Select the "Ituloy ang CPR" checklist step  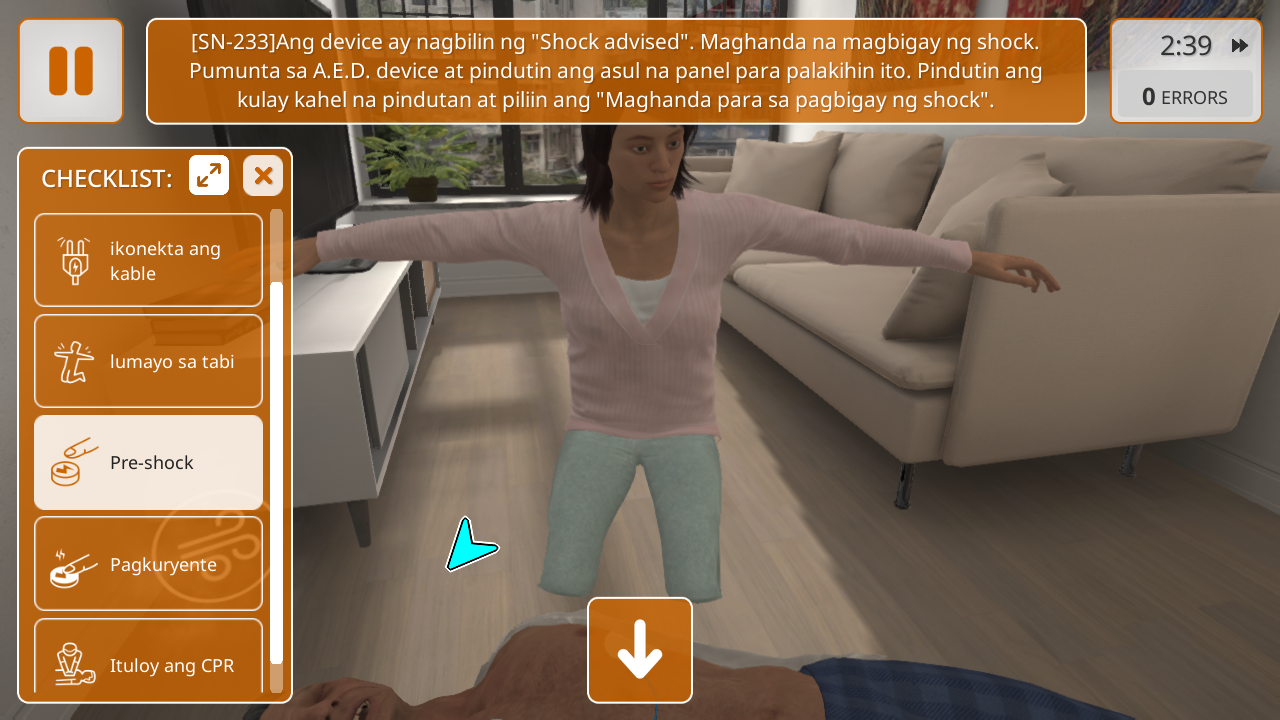149,656
